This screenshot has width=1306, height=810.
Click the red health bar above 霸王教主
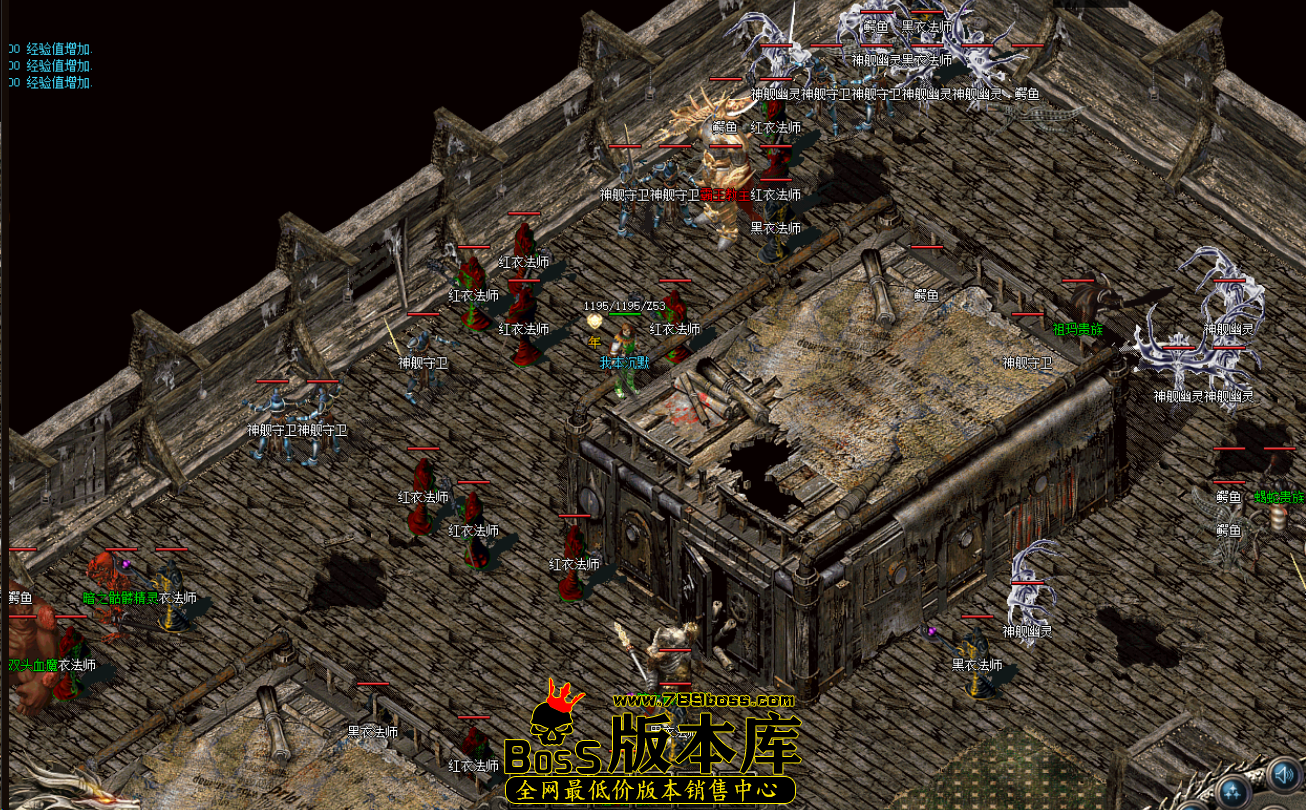coord(725,146)
